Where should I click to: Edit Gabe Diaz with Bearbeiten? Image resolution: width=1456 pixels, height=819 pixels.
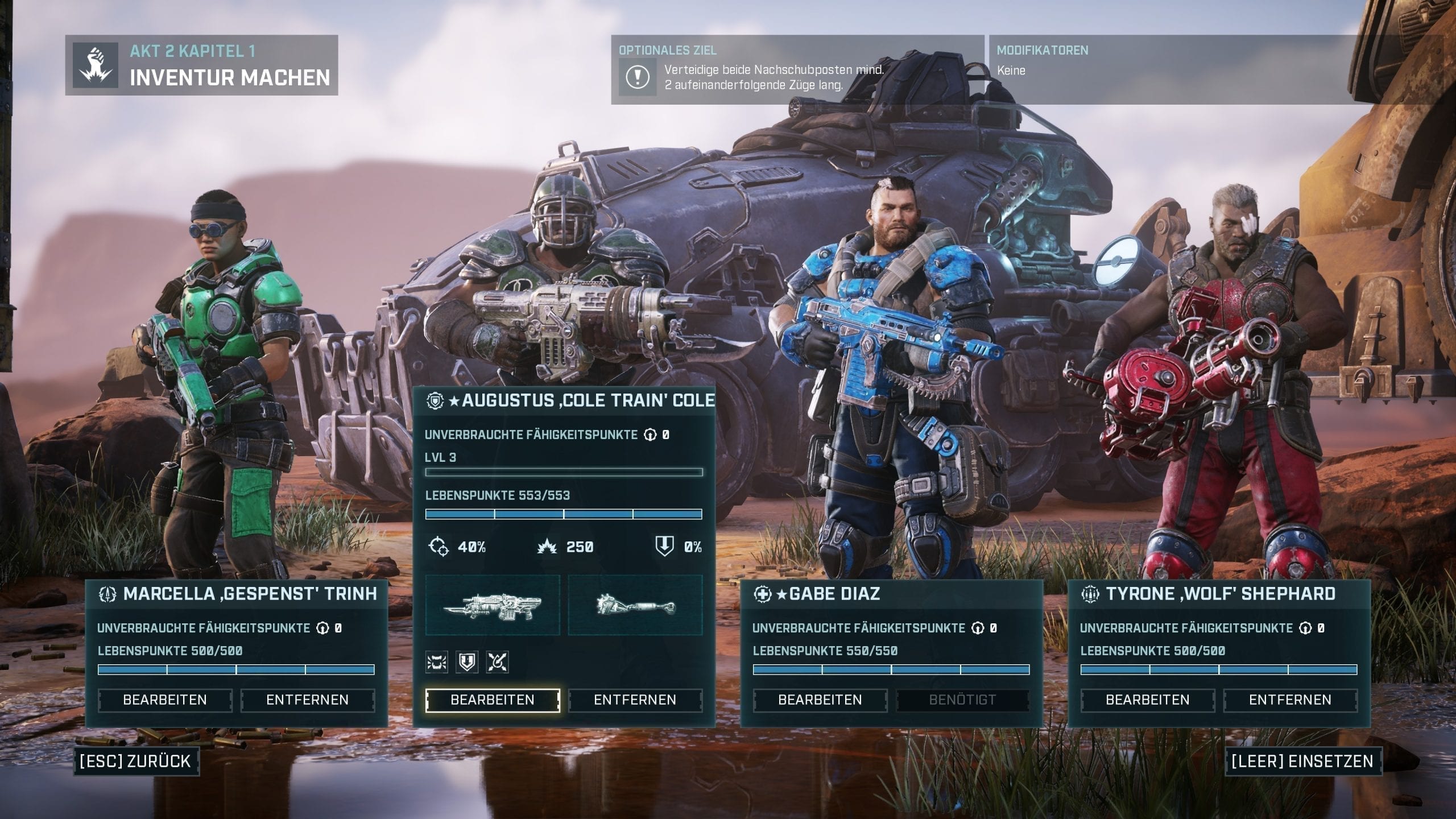(820, 700)
